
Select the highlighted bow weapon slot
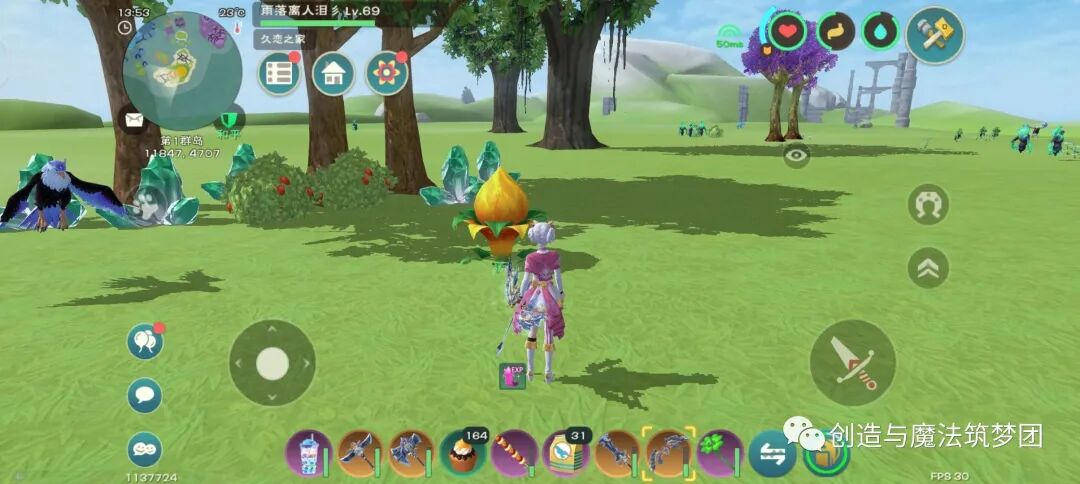[668, 454]
